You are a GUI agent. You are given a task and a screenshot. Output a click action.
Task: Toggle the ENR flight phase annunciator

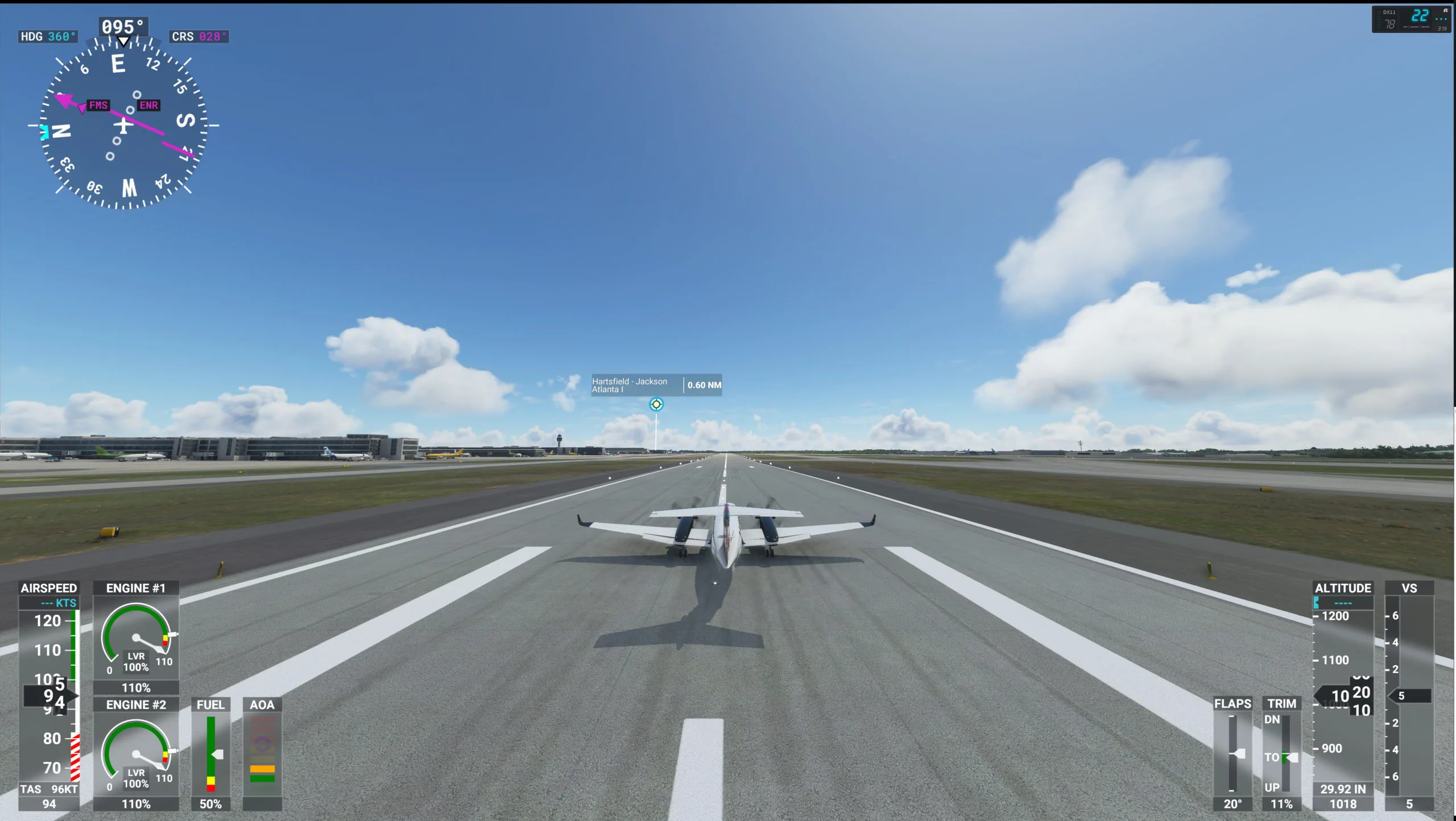click(x=148, y=105)
